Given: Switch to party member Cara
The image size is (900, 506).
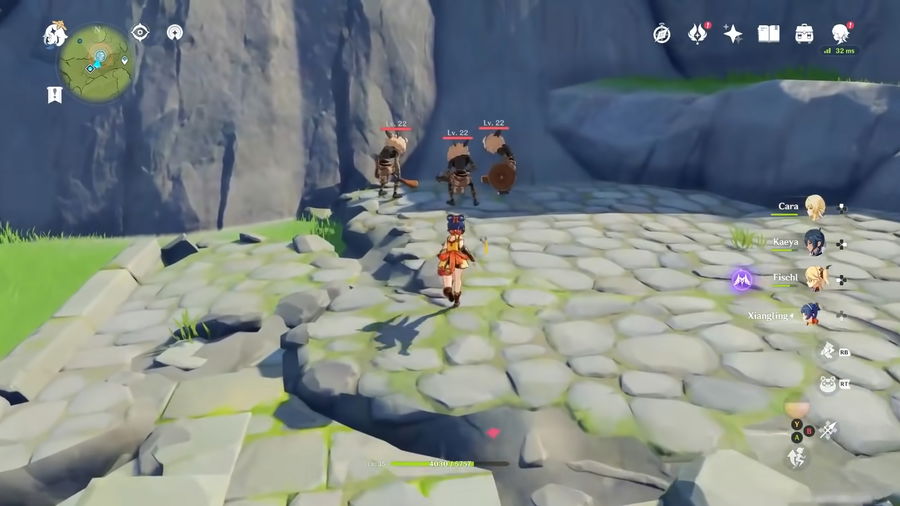Looking at the screenshot, I should click(815, 207).
